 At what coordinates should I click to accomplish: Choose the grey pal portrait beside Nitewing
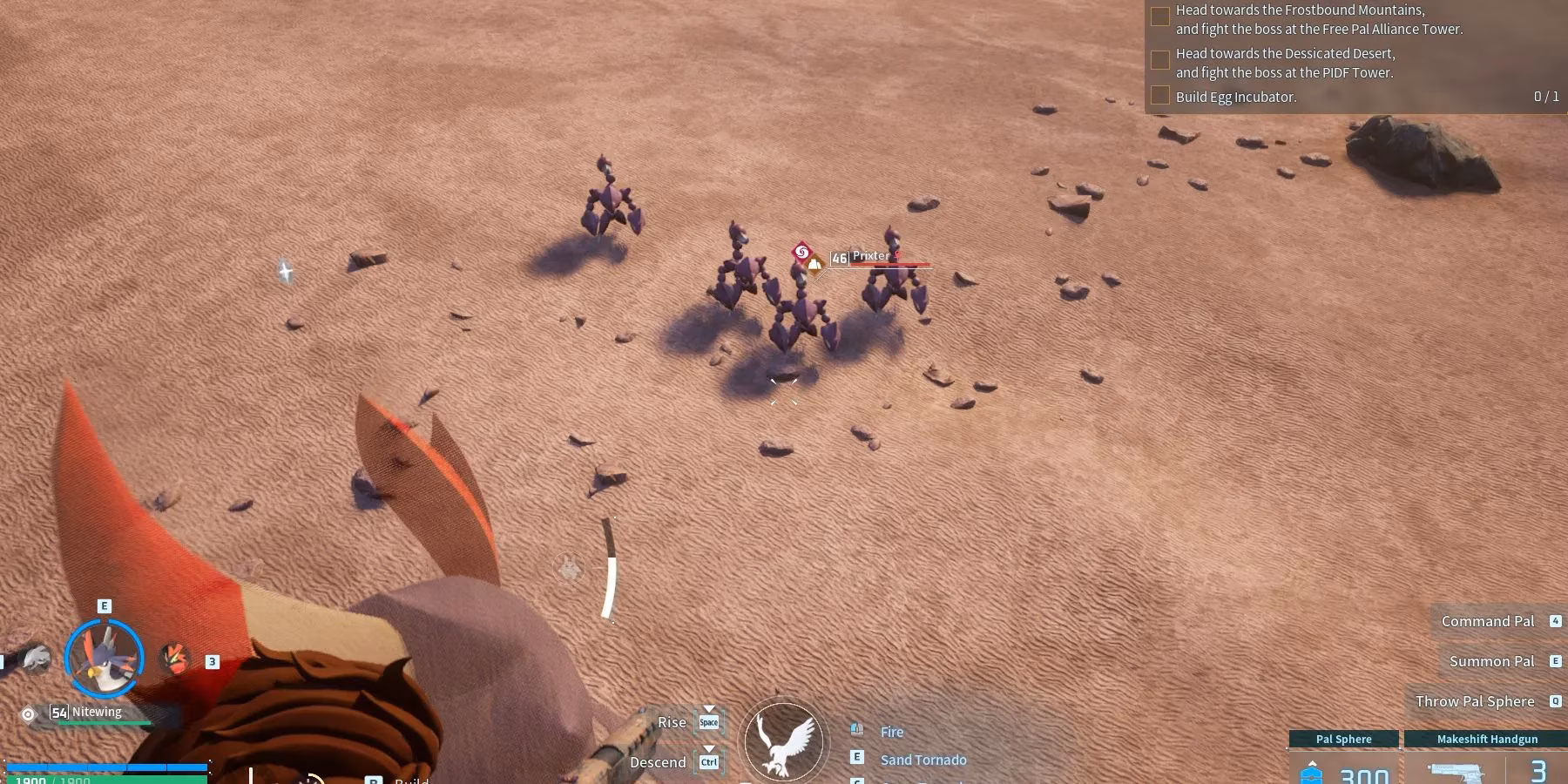point(35,659)
